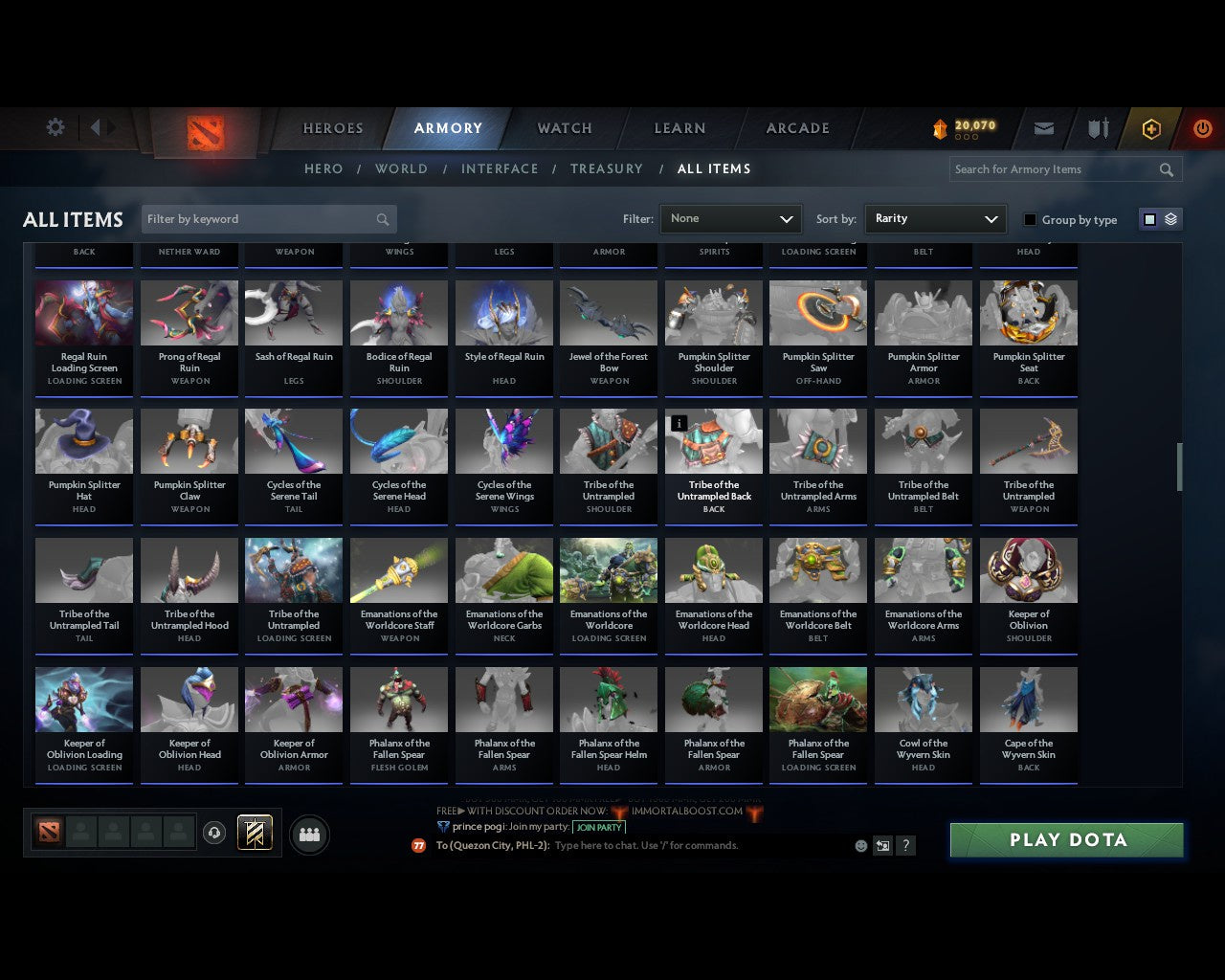This screenshot has height=980, width=1225.
Task: Open notifications mail icon in top bar
Action: pos(1043,127)
